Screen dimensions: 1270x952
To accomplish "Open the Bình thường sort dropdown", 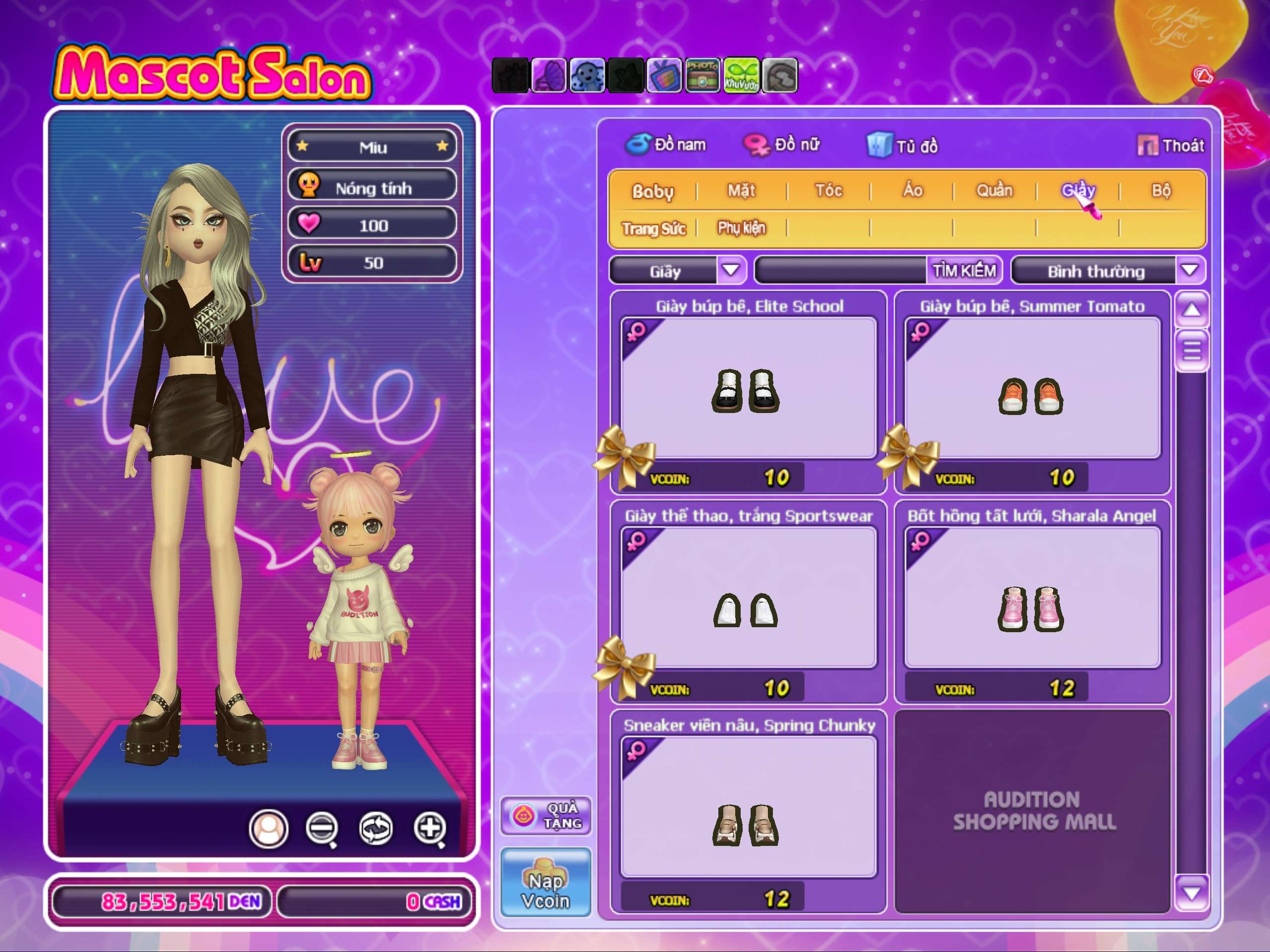I will click(x=1189, y=270).
